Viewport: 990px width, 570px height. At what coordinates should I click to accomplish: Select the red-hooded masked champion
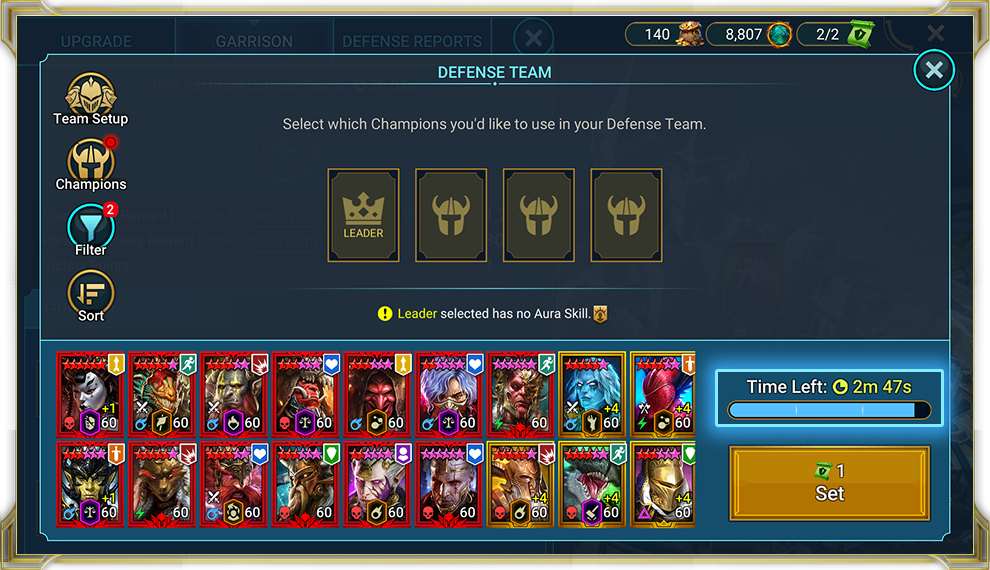(x=379, y=393)
